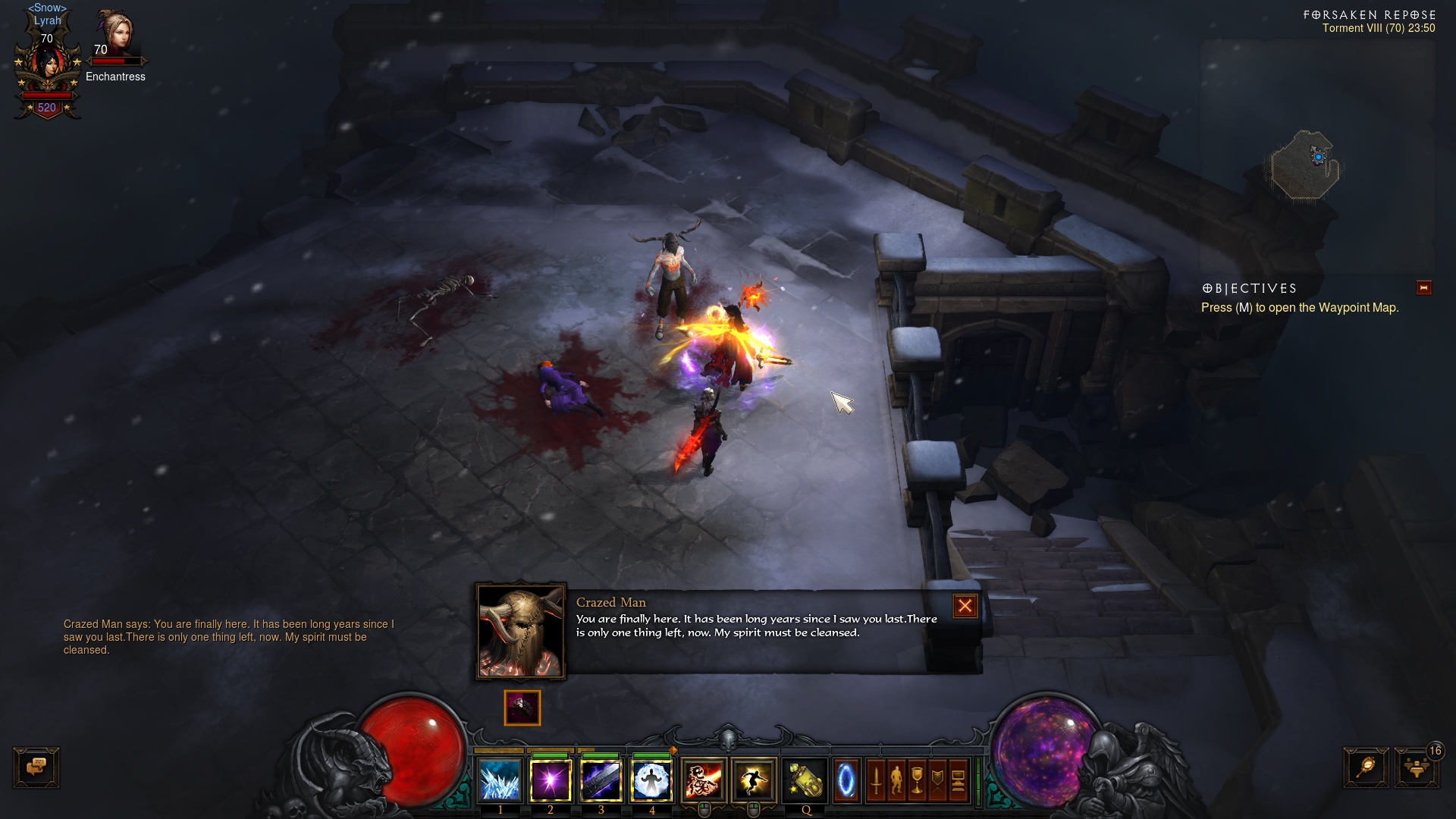The image size is (1456, 819).
Task: Activate the ice crystal skill in slot 1
Action: (x=500, y=780)
